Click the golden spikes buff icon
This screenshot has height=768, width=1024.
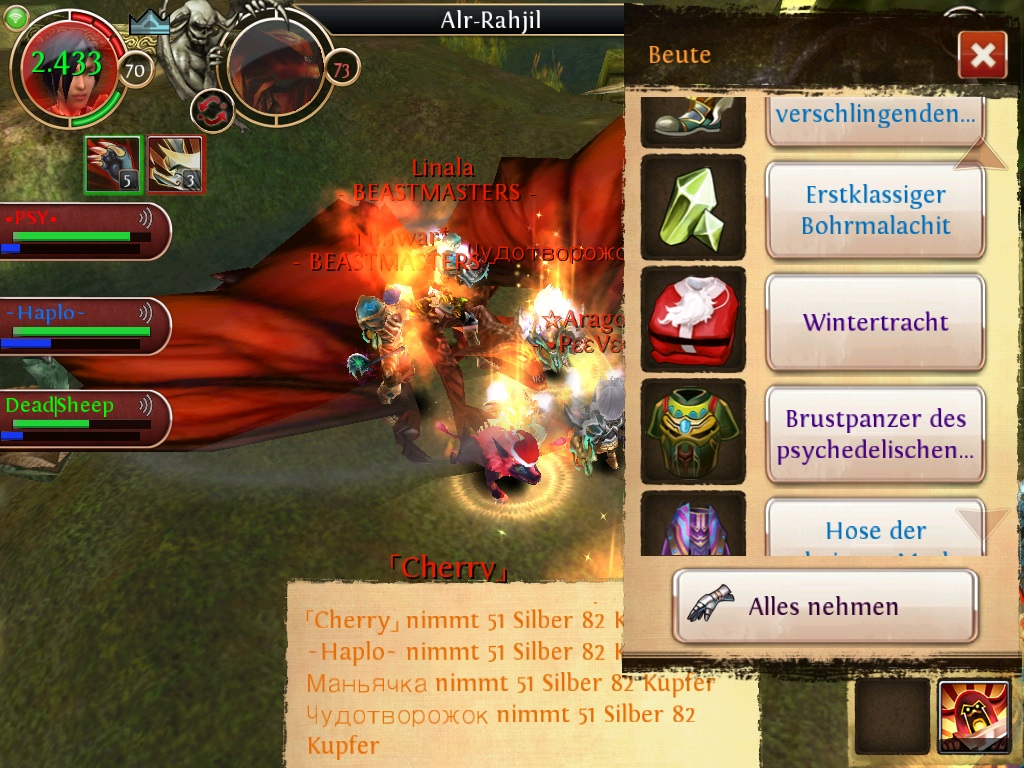coord(176,164)
